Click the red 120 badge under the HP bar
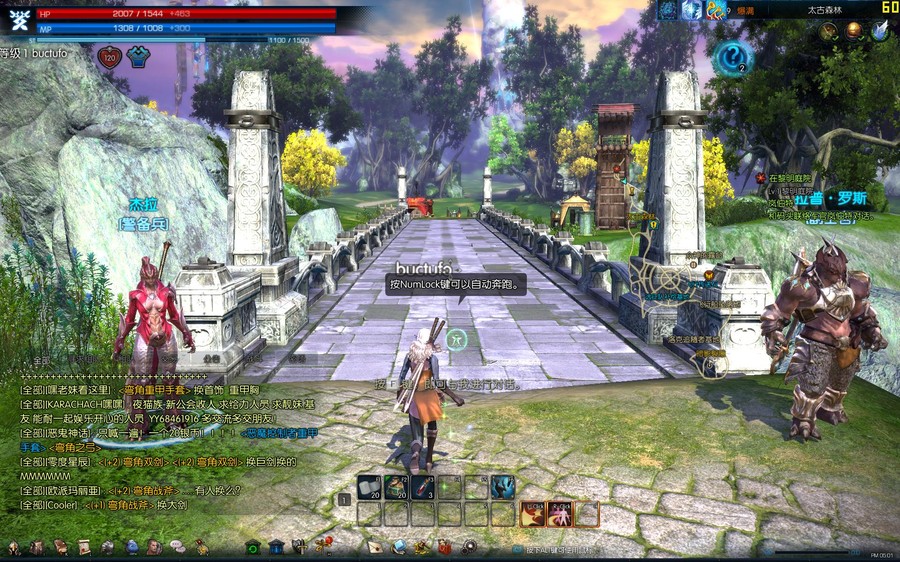This screenshot has width=900, height=562. pyautogui.click(x=109, y=57)
